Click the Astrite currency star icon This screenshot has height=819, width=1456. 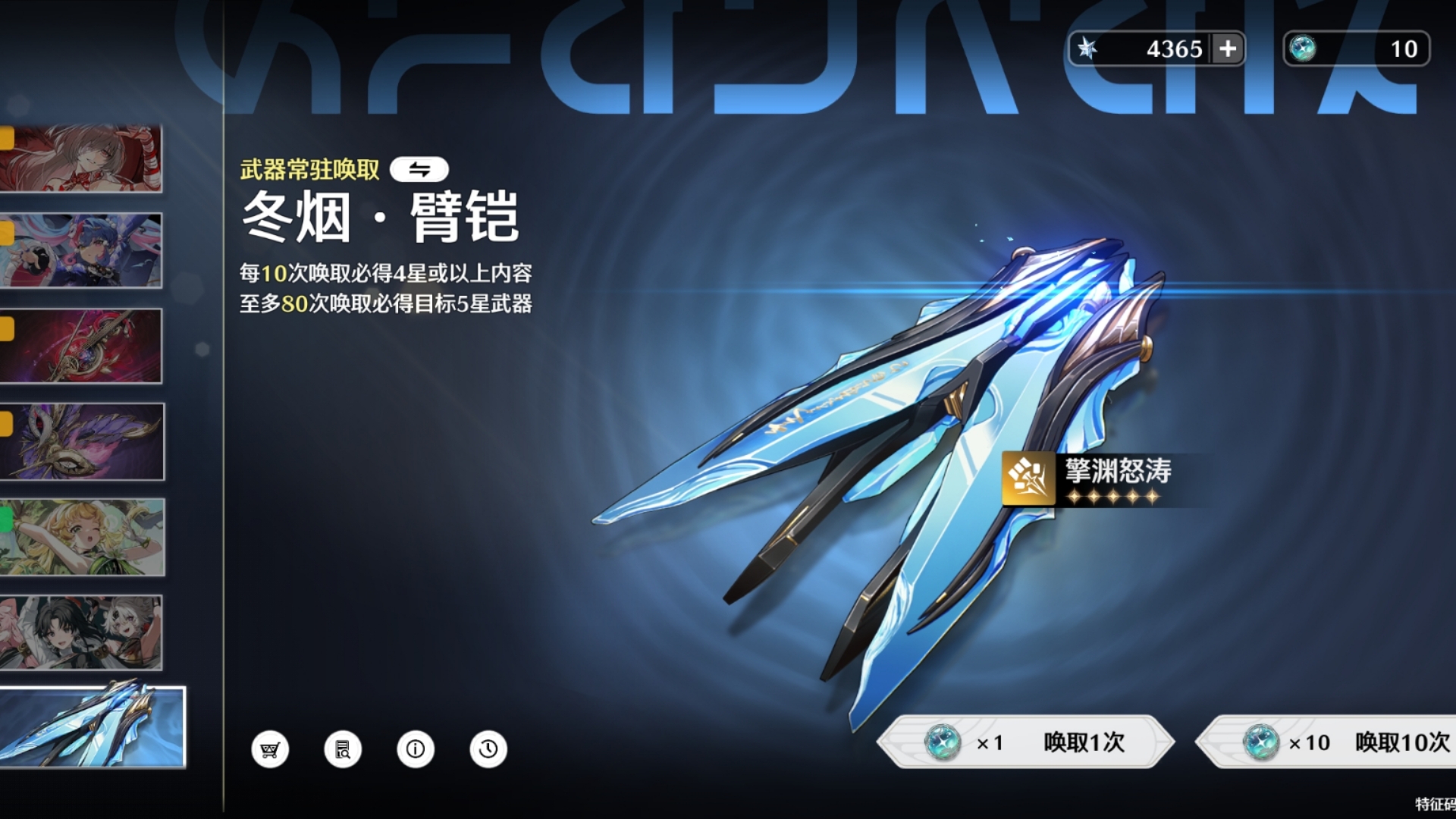pos(1089,49)
